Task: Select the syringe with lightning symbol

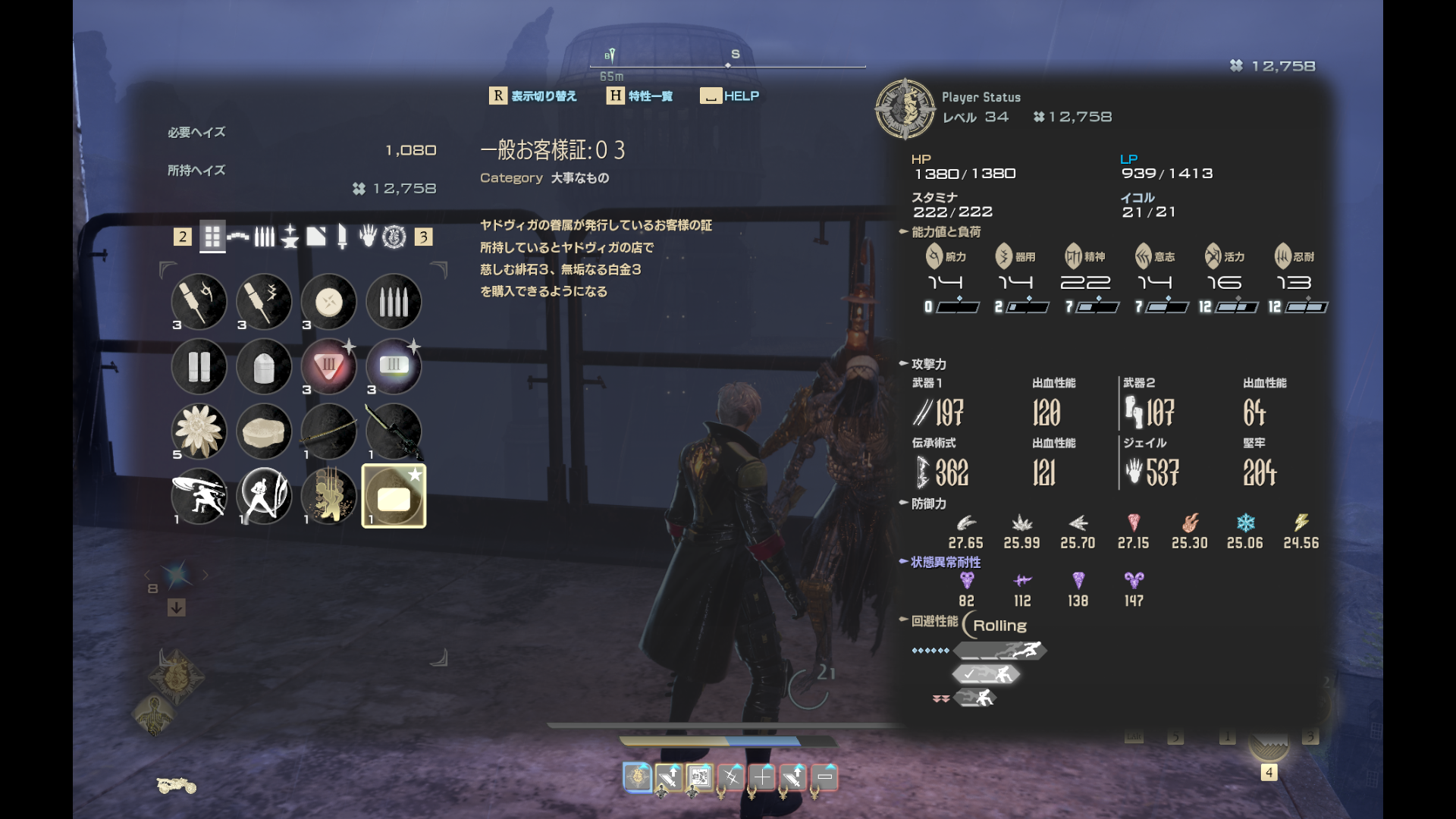Action: point(264,303)
